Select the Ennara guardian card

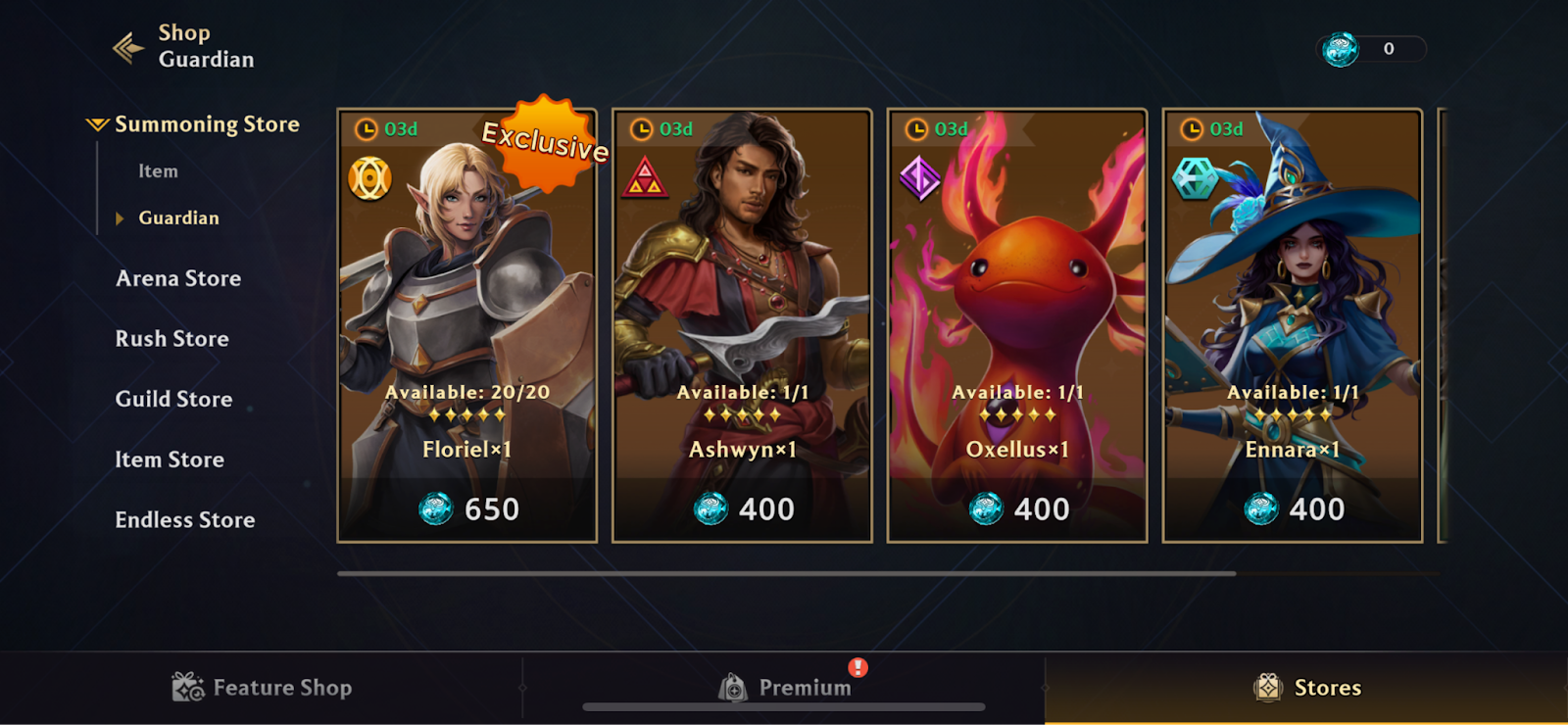[1293, 294]
